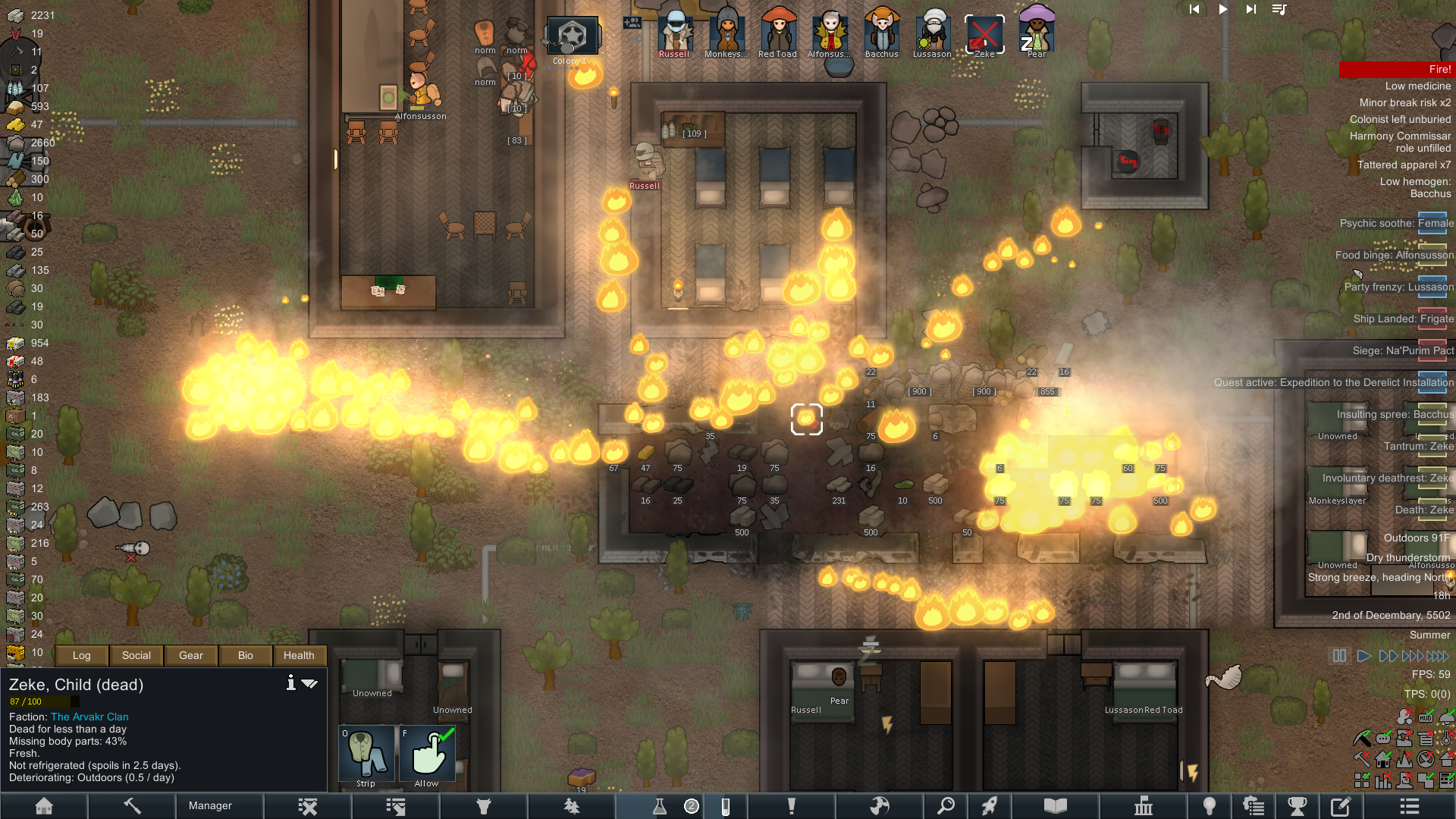This screenshot has height=819, width=1456.
Task: Open the Gear tab for Zeke
Action: pyautogui.click(x=191, y=655)
